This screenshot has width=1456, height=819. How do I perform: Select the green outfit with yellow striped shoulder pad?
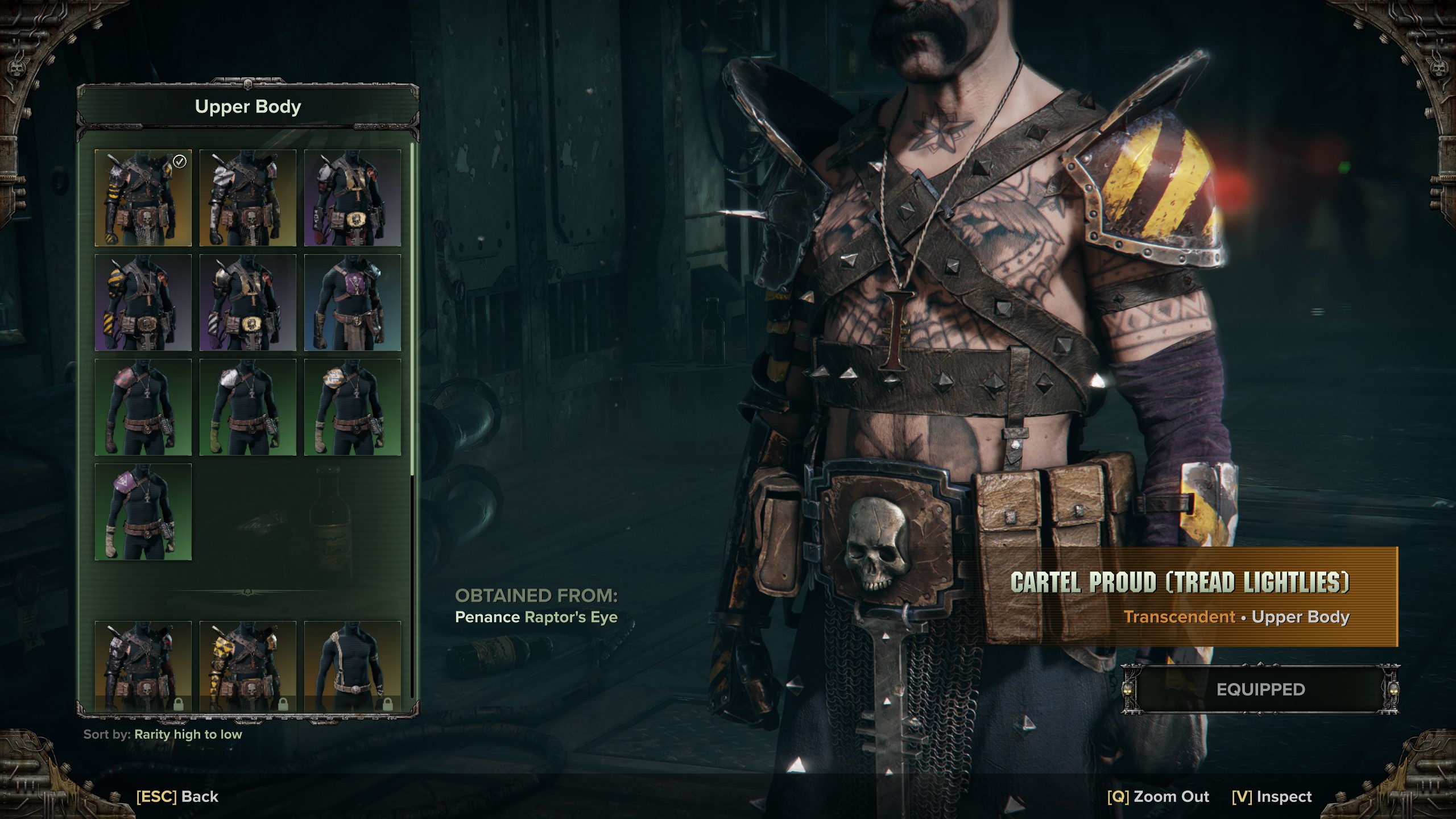(x=352, y=407)
